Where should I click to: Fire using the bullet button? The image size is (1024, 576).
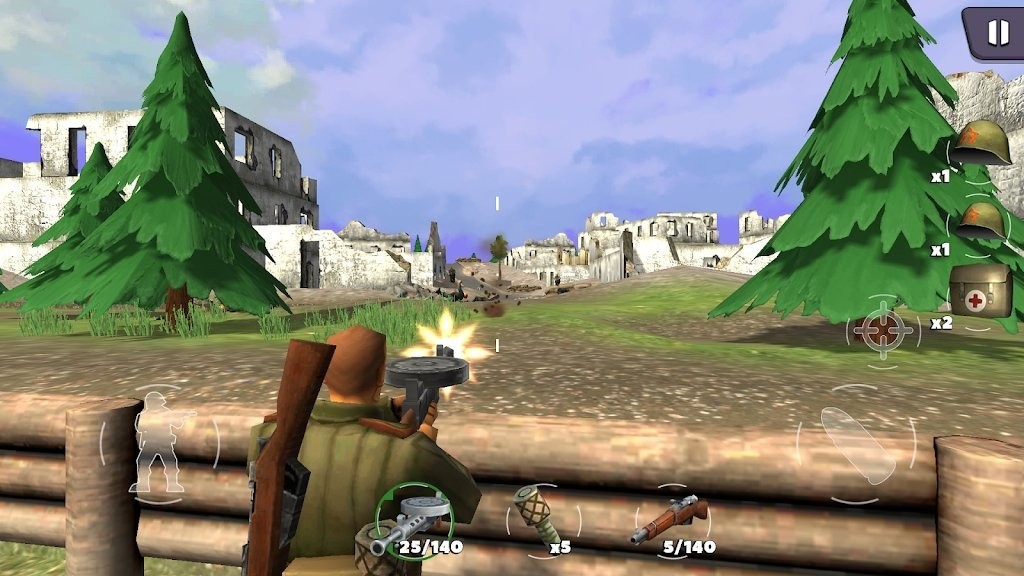pos(855,444)
